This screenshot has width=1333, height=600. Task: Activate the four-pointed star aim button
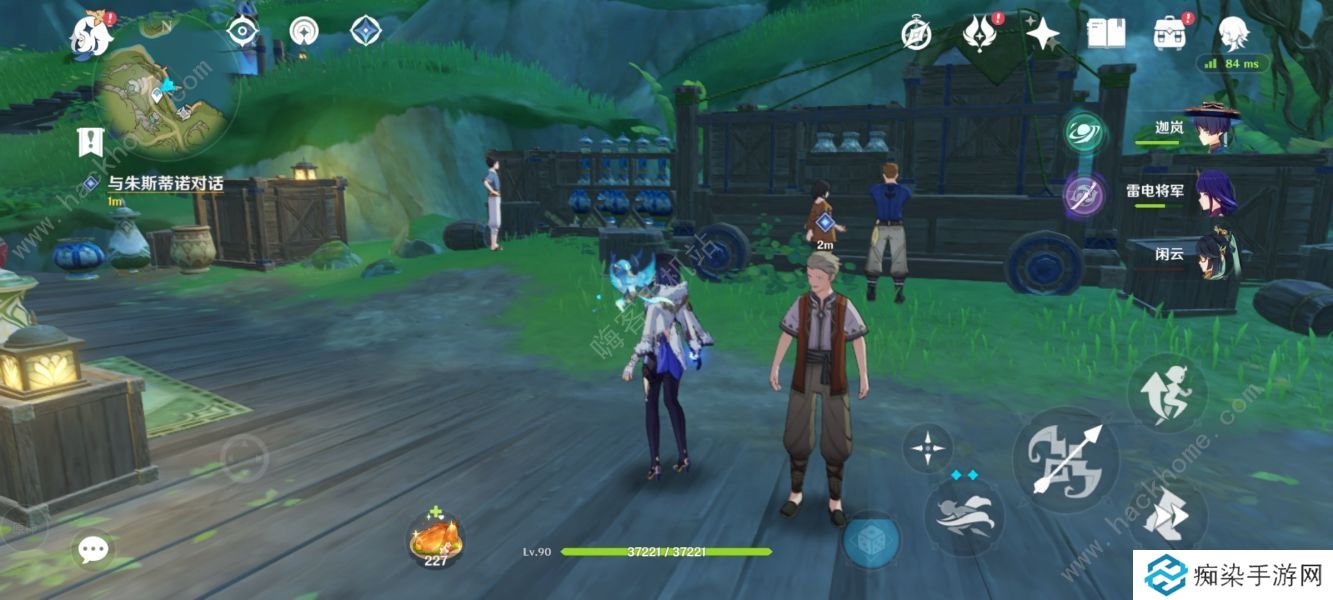click(927, 448)
